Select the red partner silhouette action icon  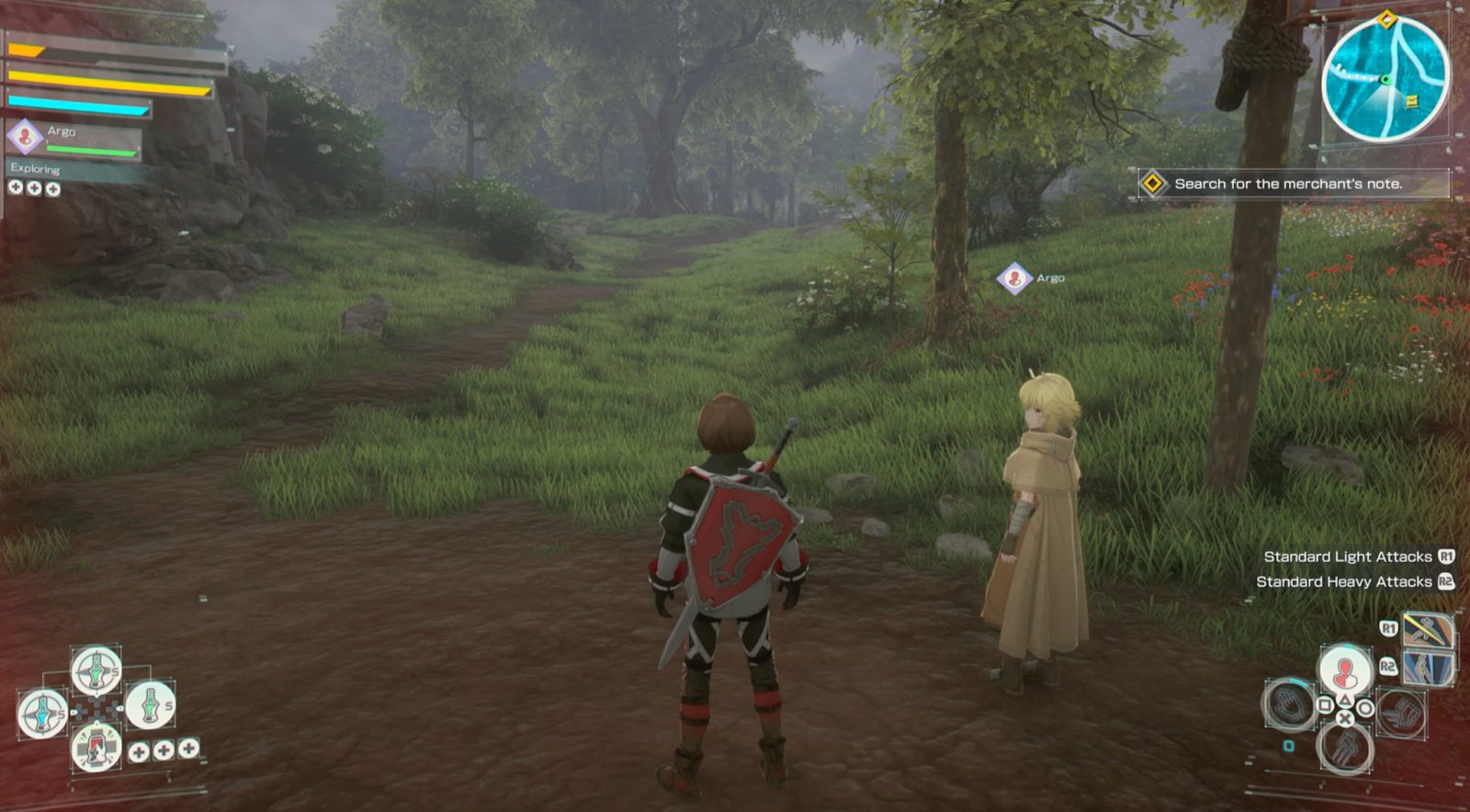(1345, 670)
